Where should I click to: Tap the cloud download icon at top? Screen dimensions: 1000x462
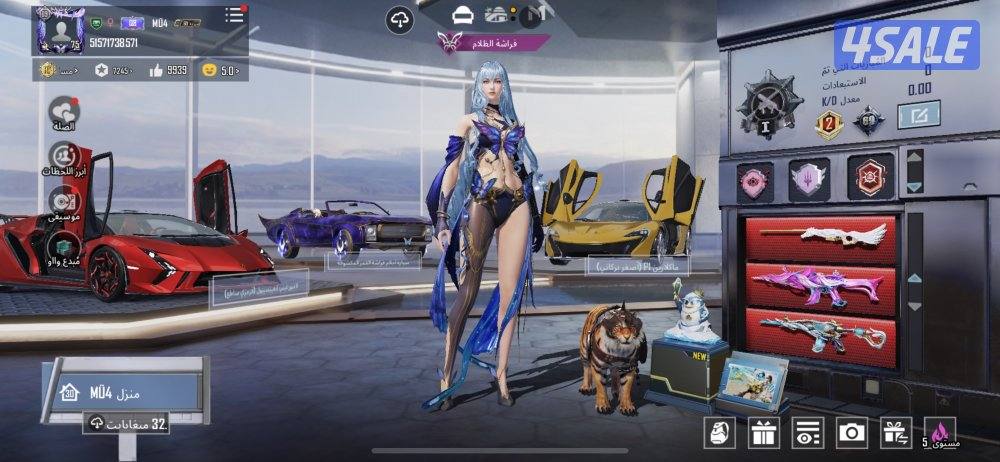point(400,19)
